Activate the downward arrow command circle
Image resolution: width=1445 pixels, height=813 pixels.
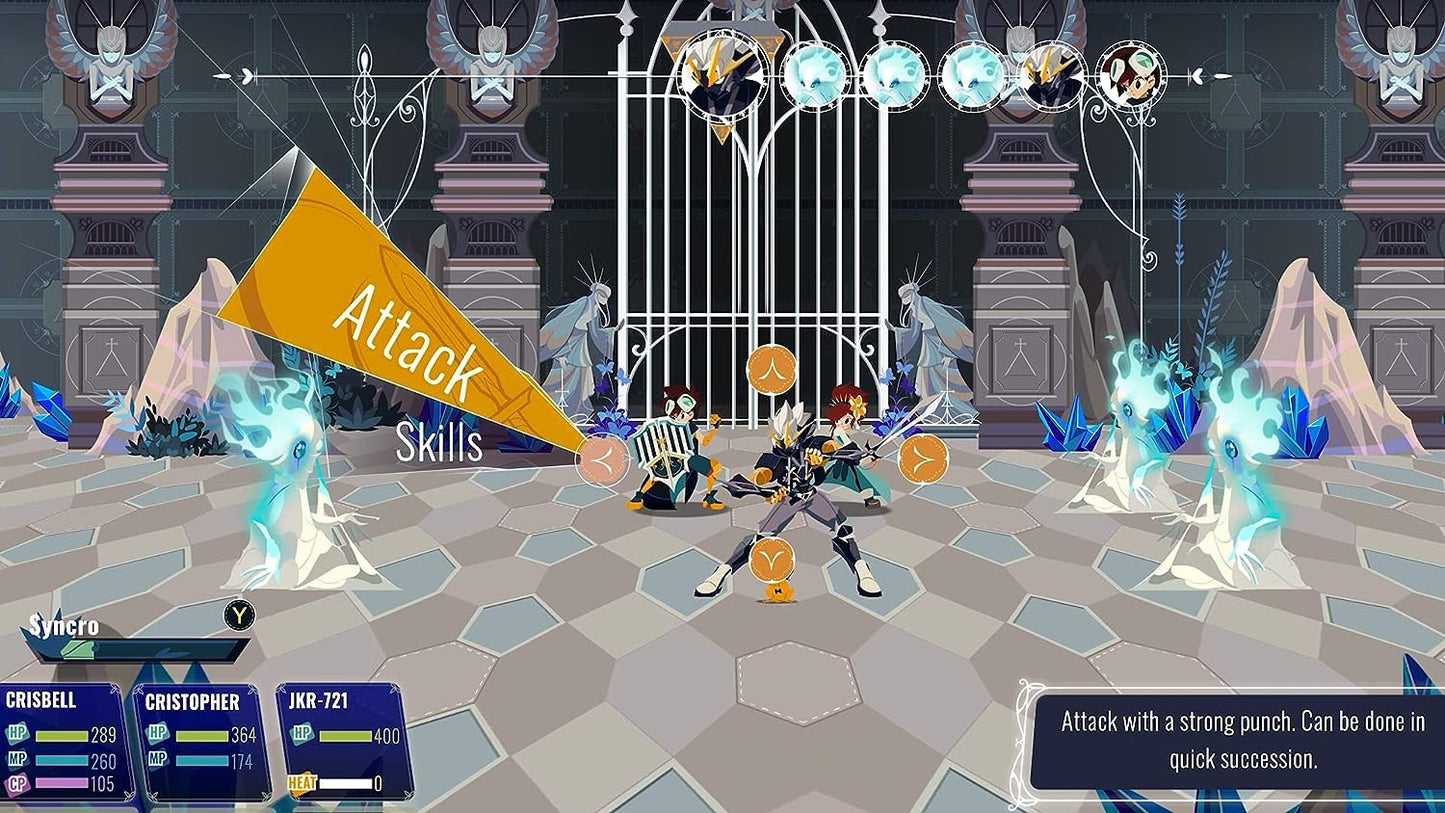click(x=772, y=559)
